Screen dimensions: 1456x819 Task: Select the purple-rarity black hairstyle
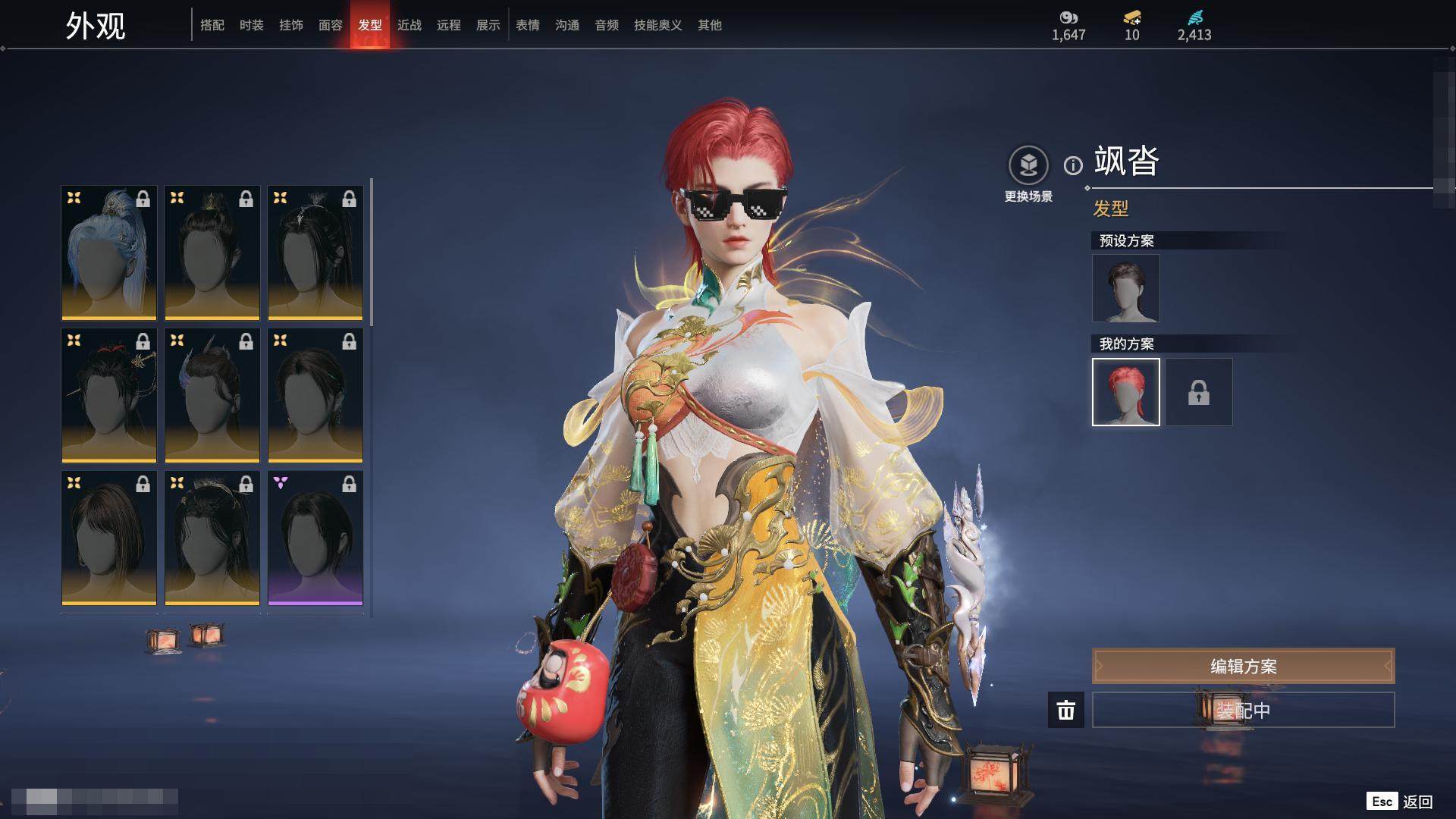tap(315, 538)
